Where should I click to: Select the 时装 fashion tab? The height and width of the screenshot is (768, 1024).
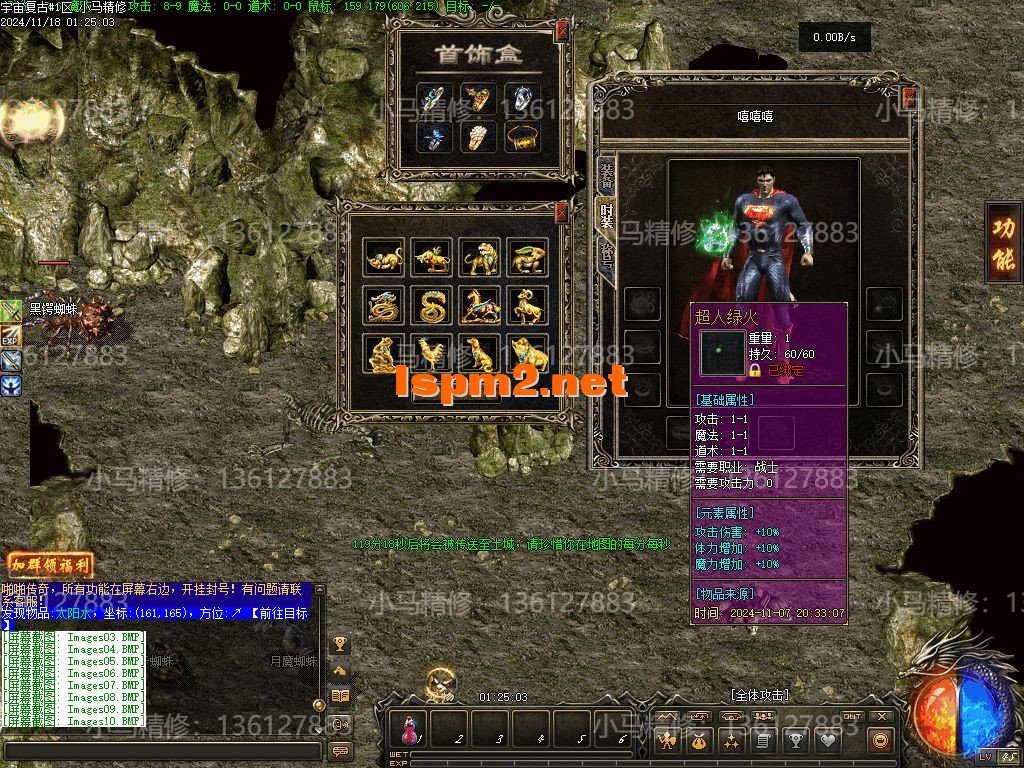606,214
